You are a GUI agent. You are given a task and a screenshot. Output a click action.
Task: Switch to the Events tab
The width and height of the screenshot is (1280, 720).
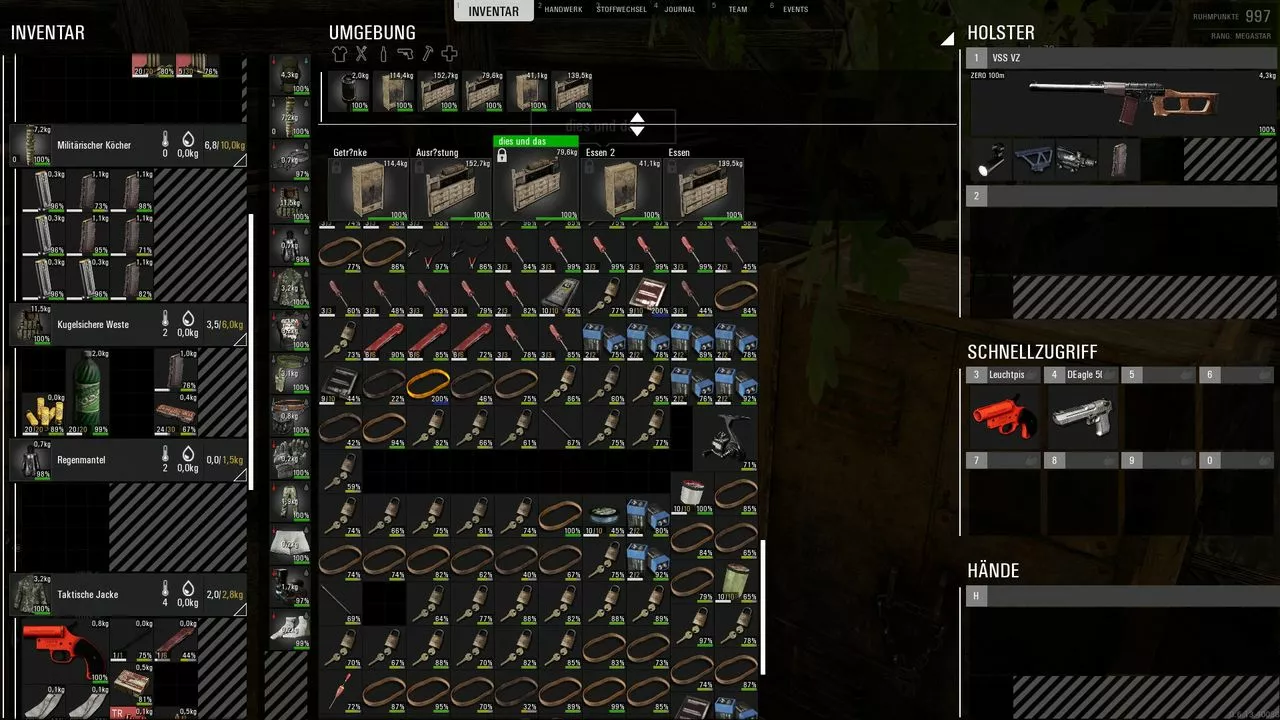795,10
